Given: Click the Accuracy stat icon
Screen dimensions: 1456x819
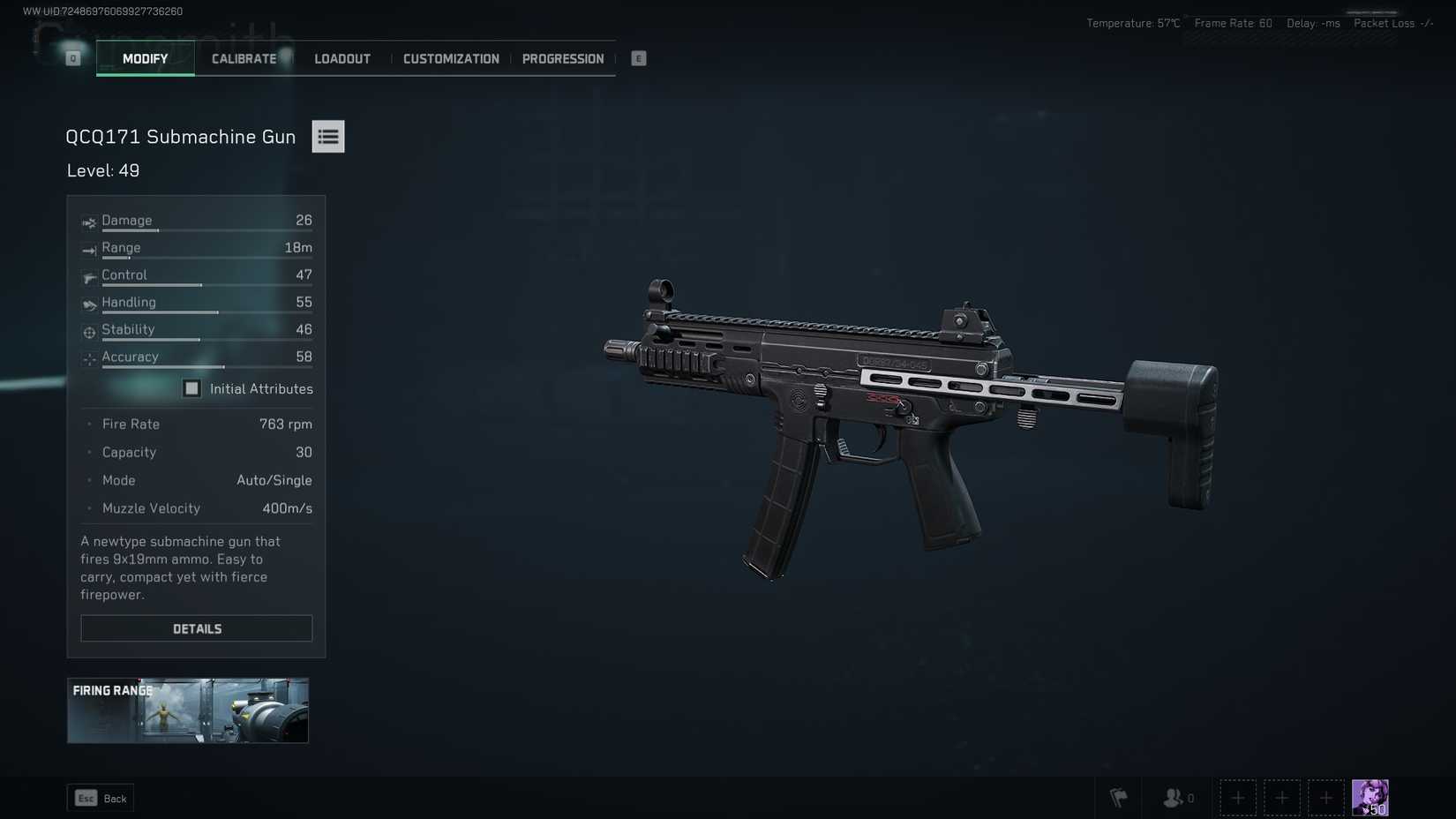Looking at the screenshot, I should point(88,359).
